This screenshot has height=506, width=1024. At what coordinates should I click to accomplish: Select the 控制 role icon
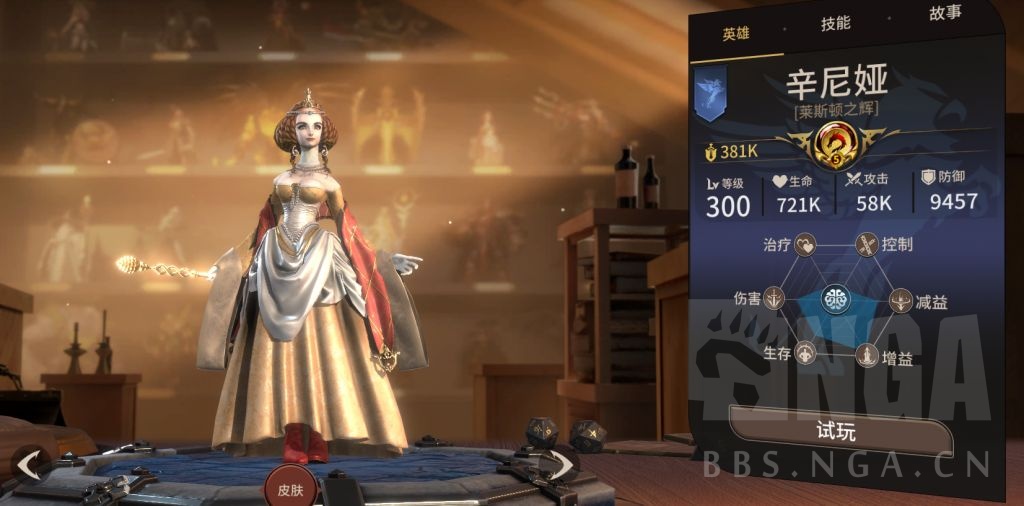click(866, 245)
